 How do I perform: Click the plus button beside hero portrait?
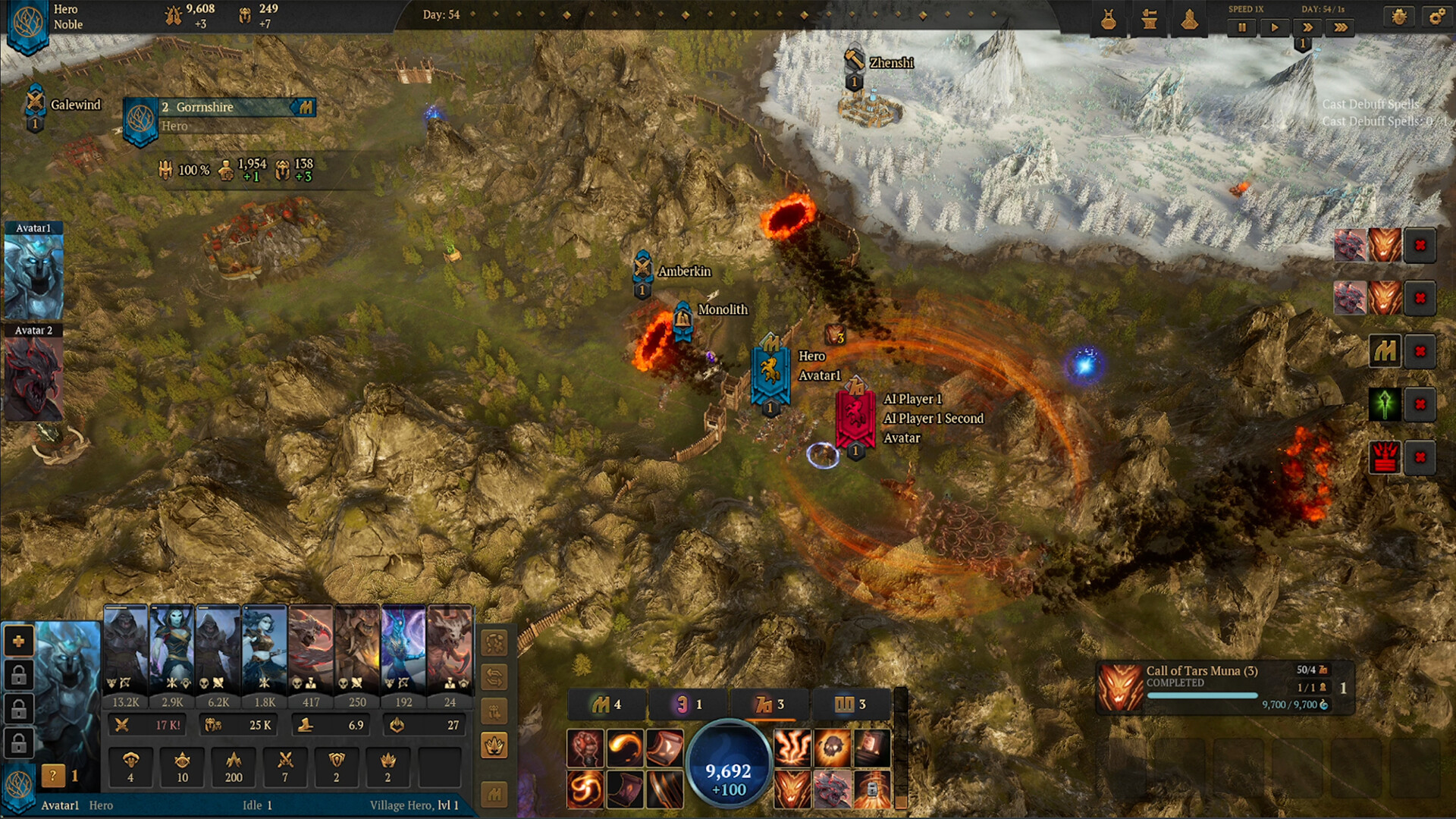19,641
